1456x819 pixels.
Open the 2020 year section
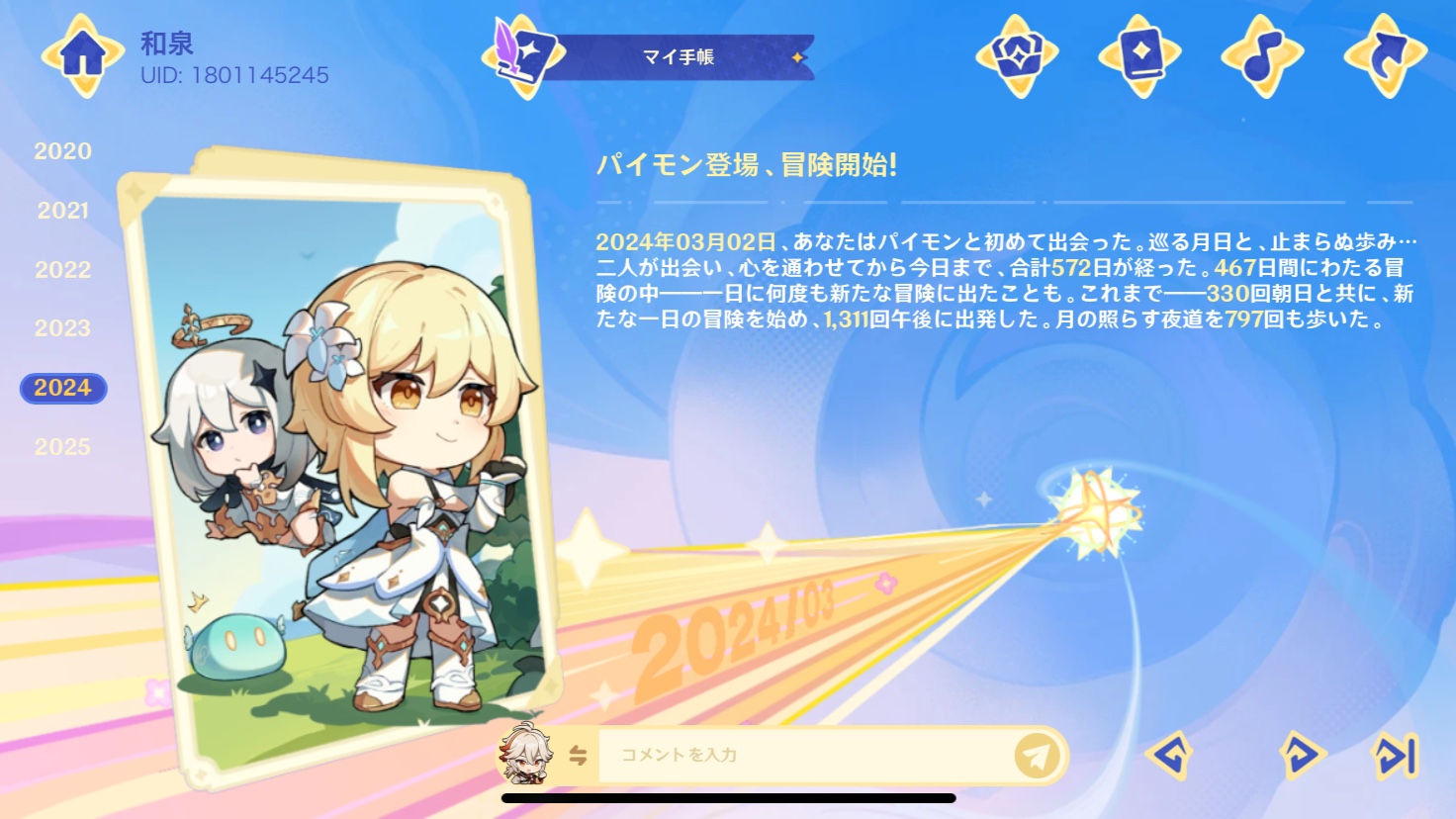point(62,151)
